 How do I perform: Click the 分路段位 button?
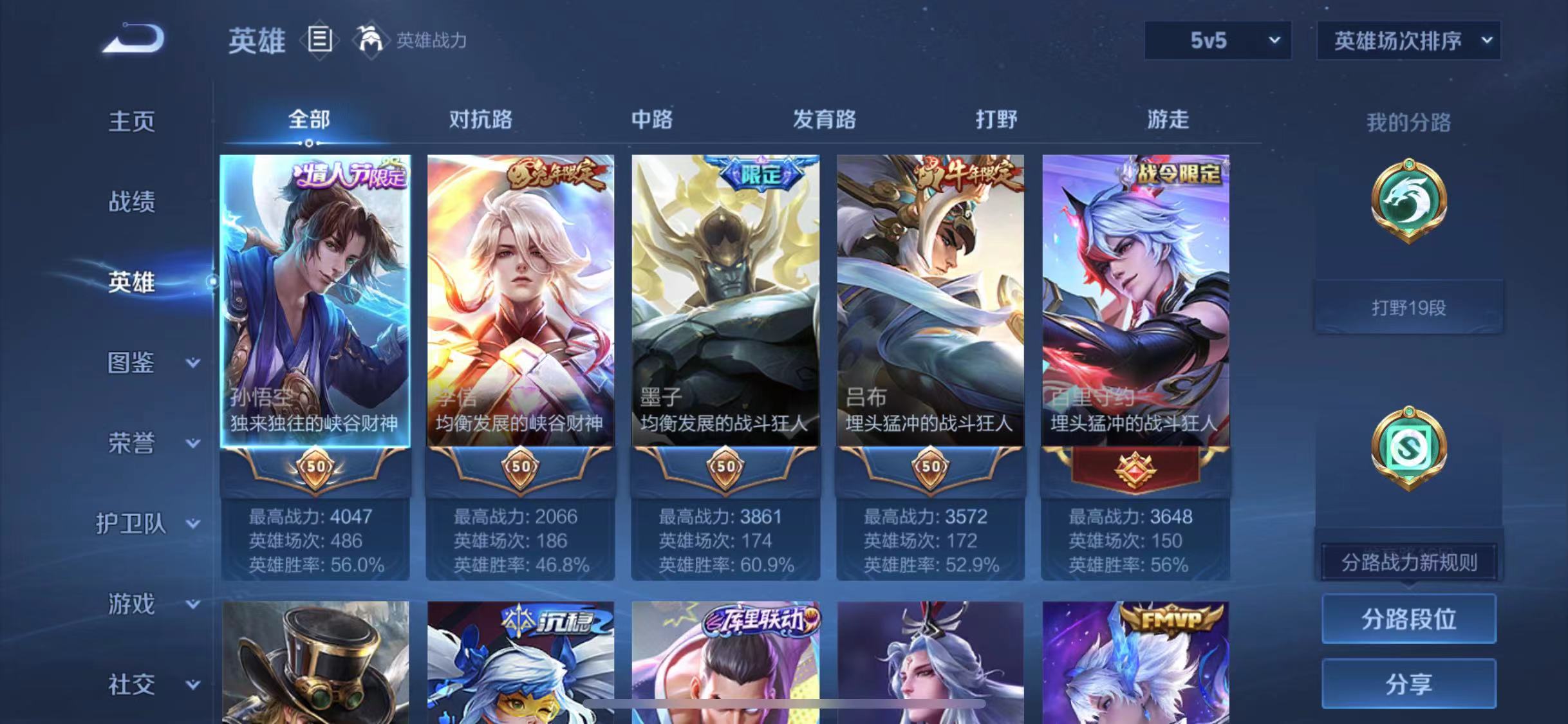coord(1409,619)
